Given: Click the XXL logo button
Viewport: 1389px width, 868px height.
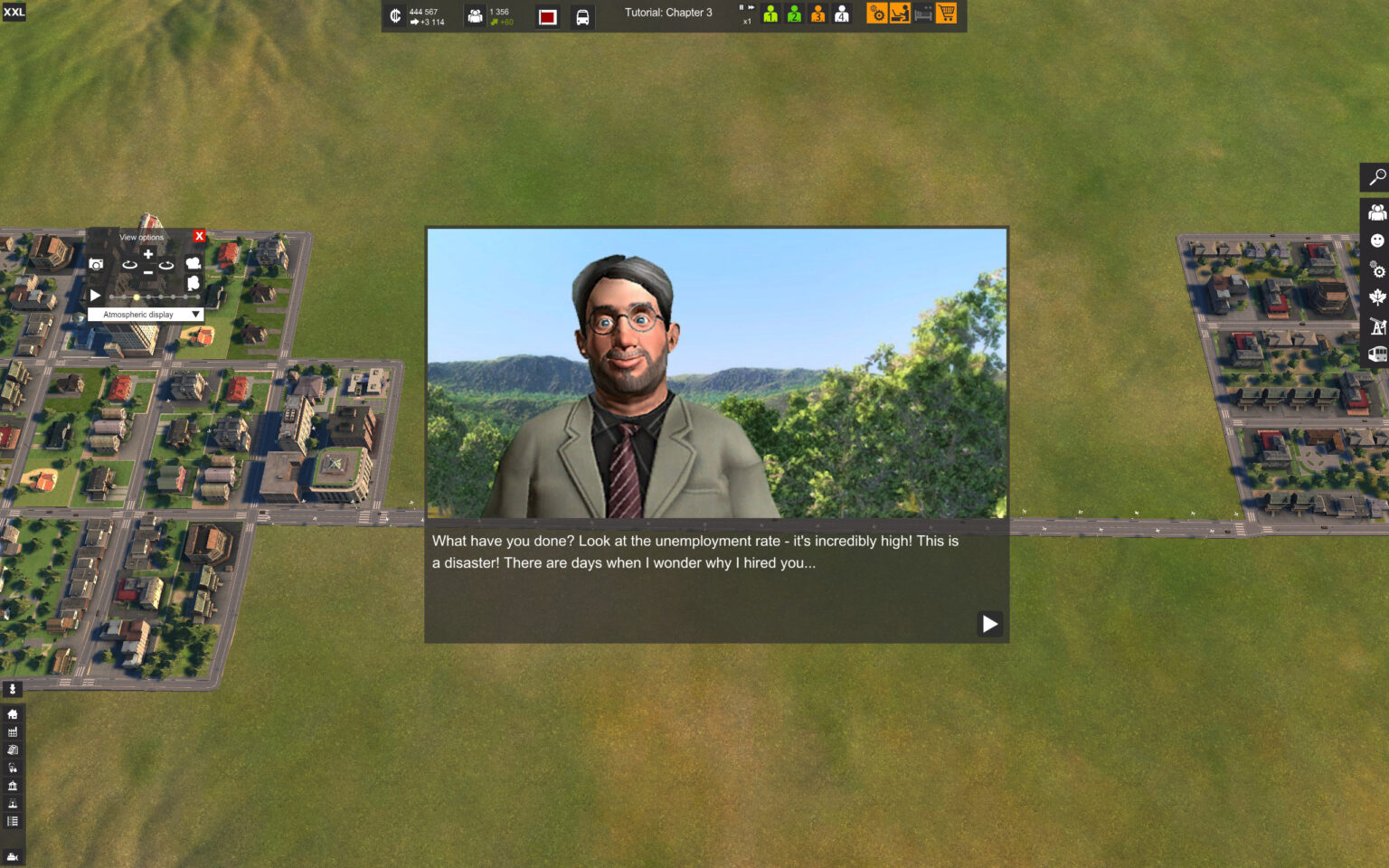Looking at the screenshot, I should 14,12.
